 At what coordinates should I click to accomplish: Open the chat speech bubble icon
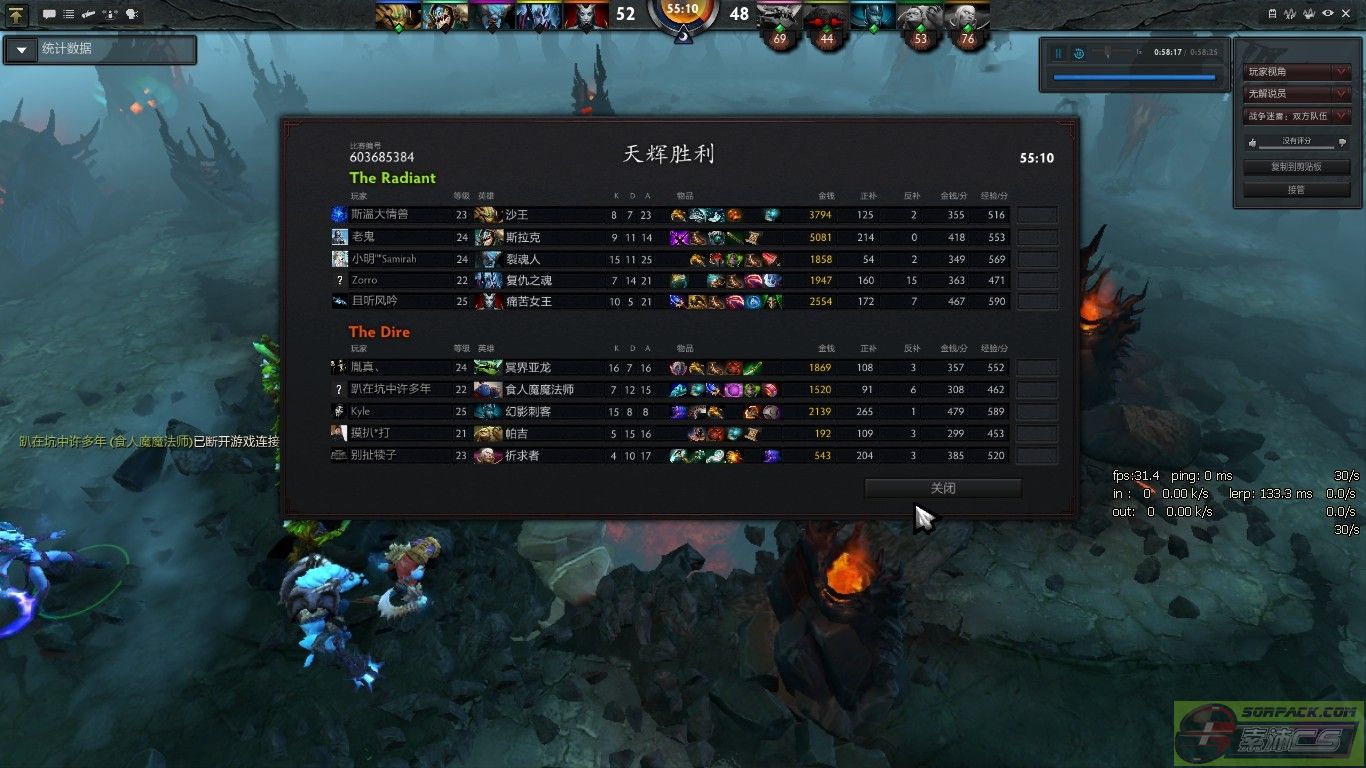pos(49,15)
